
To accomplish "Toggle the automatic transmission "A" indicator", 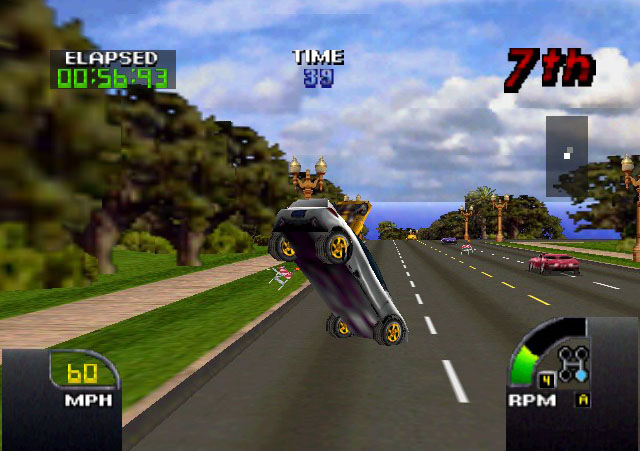I will point(582,400).
